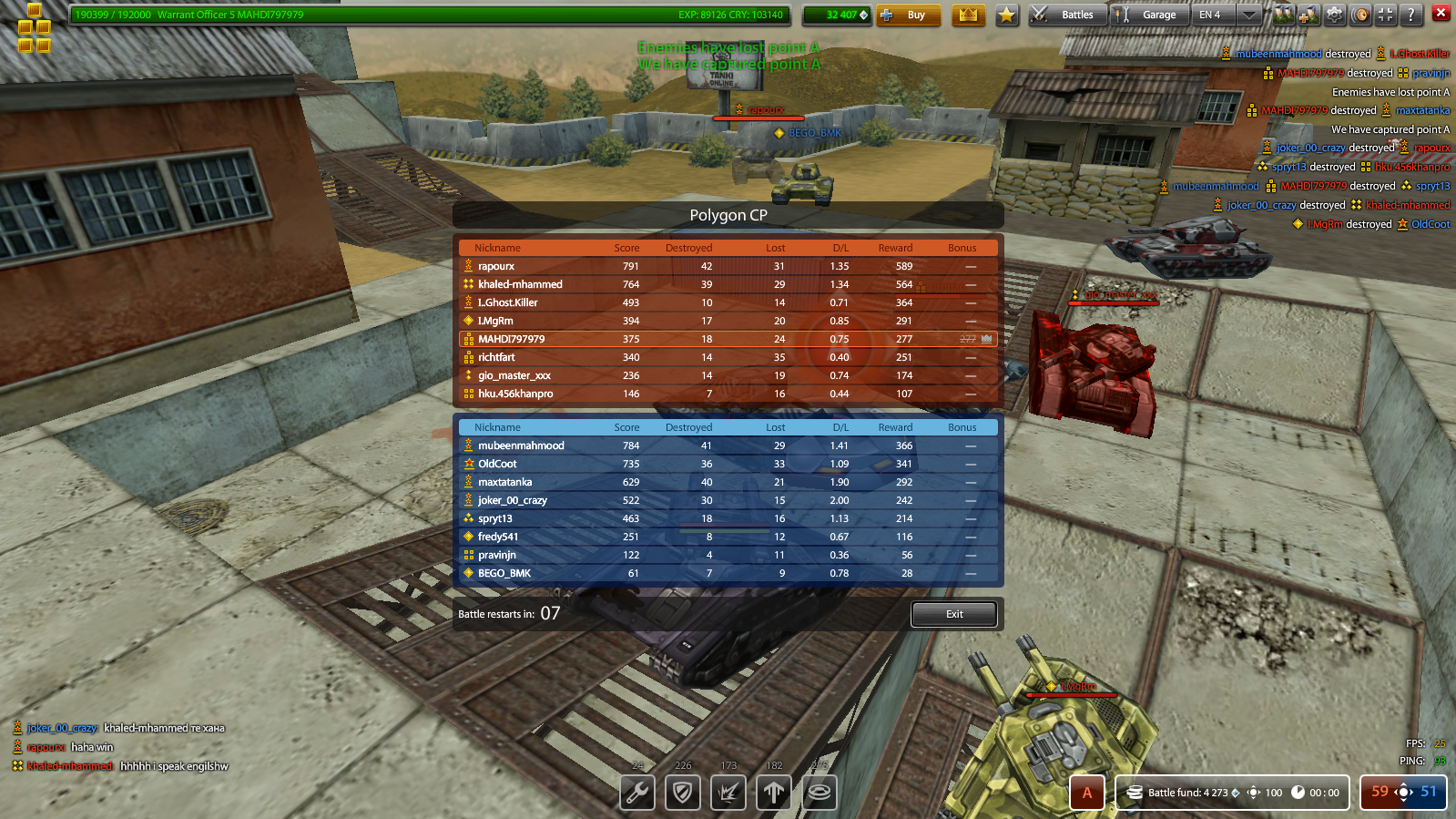Toggle fullscreen mode icon
1456x819 pixels.
tap(1385, 15)
